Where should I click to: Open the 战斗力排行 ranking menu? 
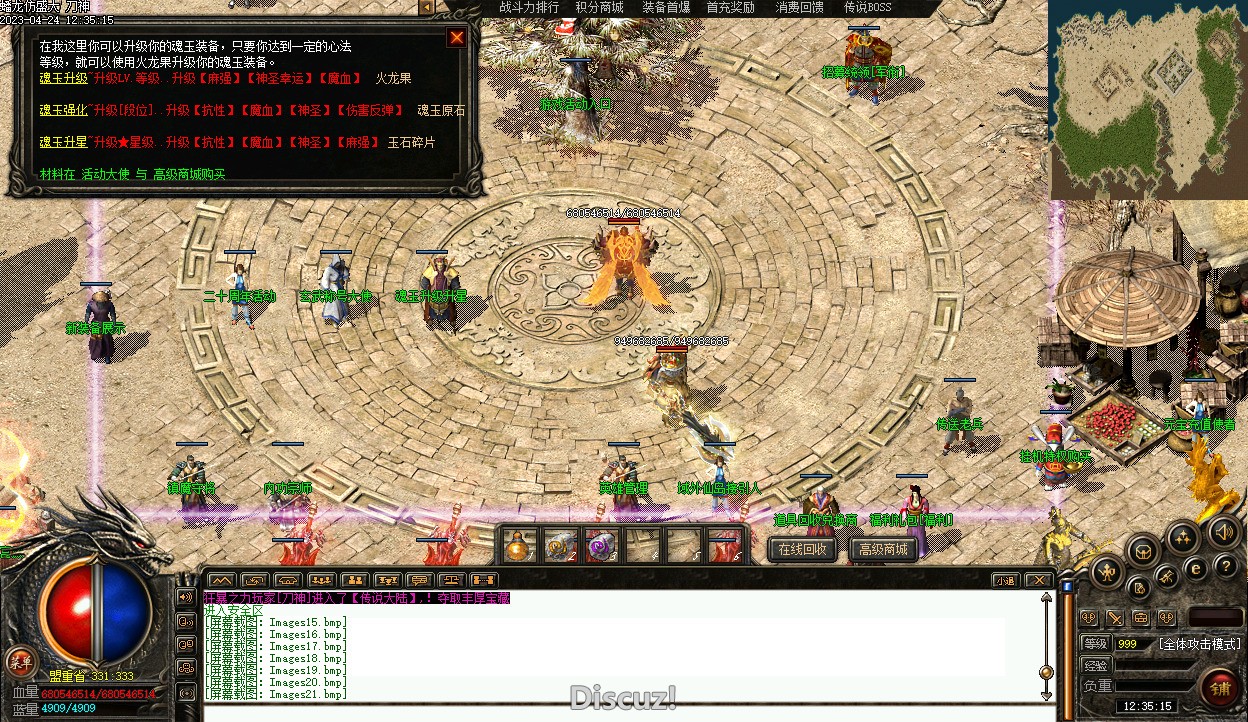point(529,8)
